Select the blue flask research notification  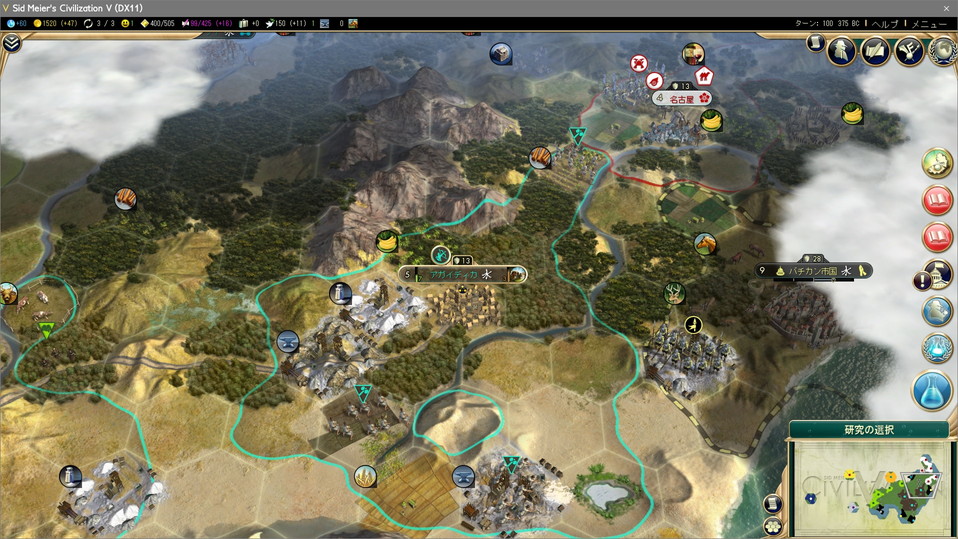coord(932,390)
